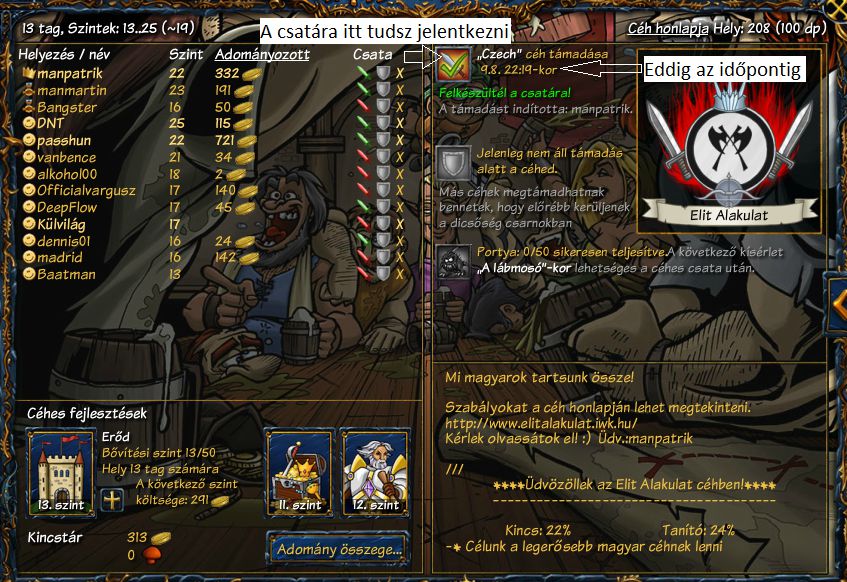
Task: Pick member DeepFlow from the roster
Action: coord(69,207)
